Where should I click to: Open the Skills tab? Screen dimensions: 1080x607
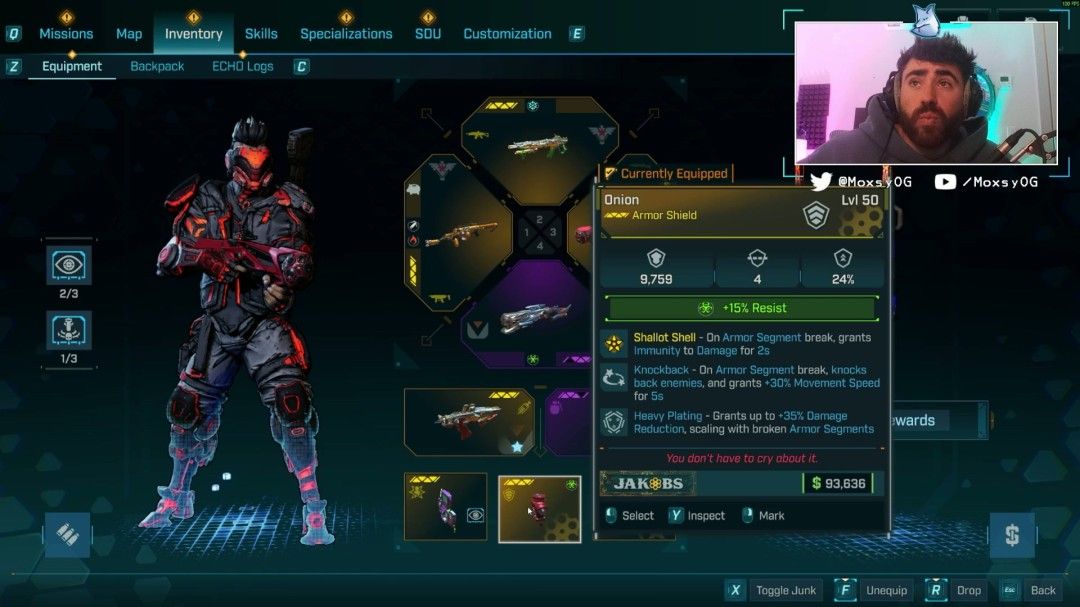pyautogui.click(x=261, y=33)
